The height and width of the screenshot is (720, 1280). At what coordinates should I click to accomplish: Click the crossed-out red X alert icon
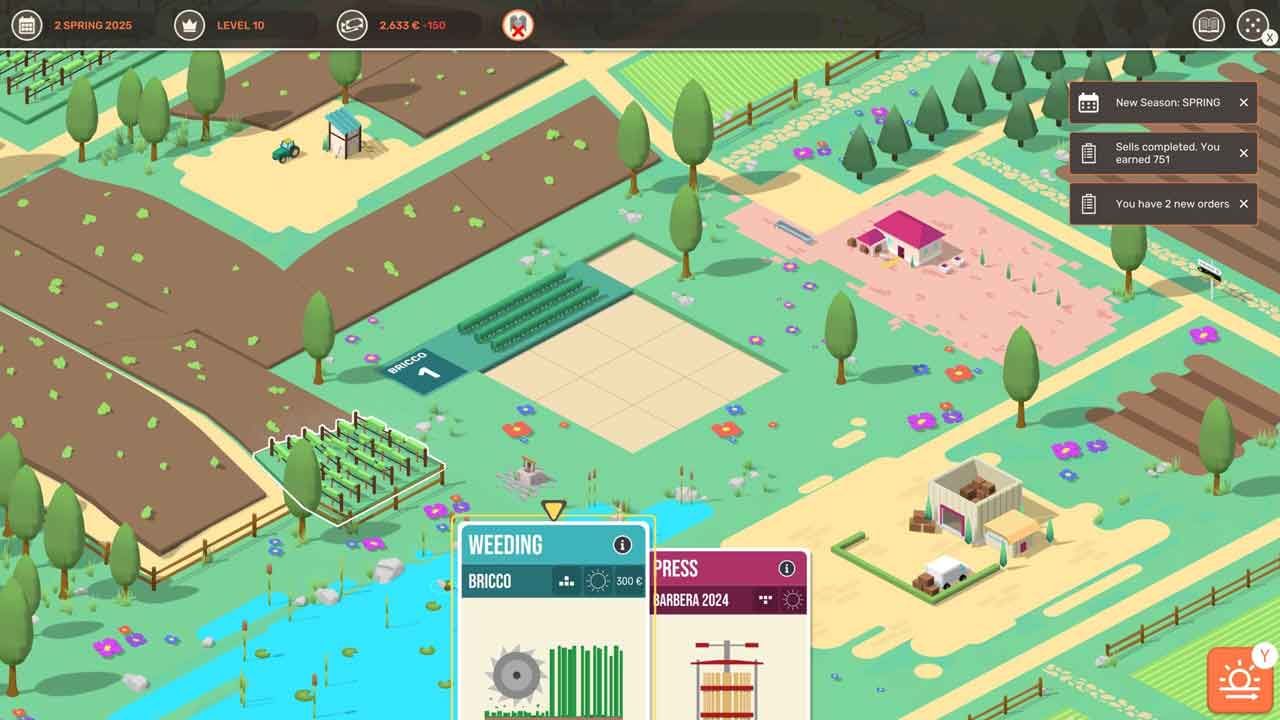518,25
